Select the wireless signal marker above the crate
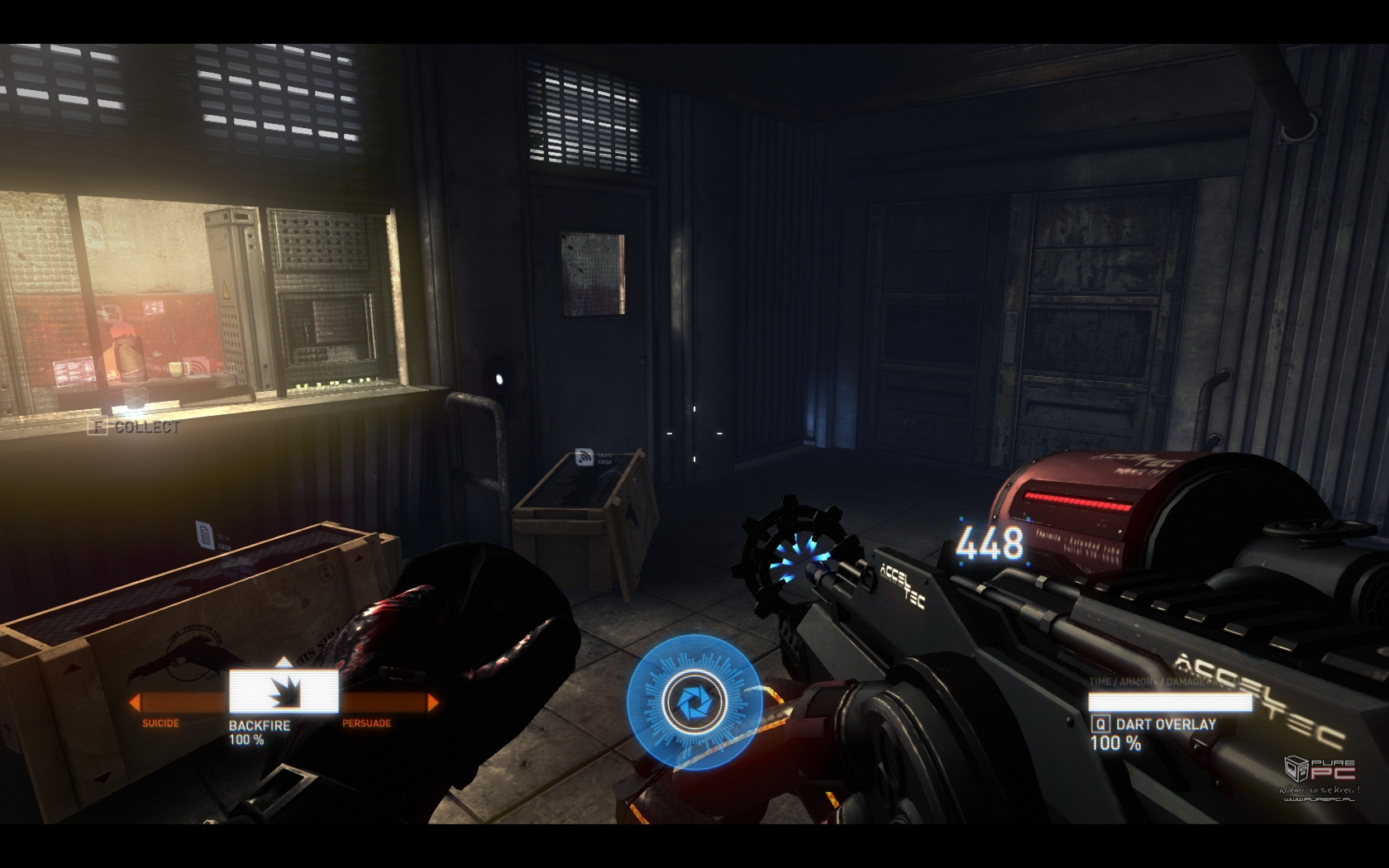1389x868 pixels. pyautogui.click(x=585, y=457)
